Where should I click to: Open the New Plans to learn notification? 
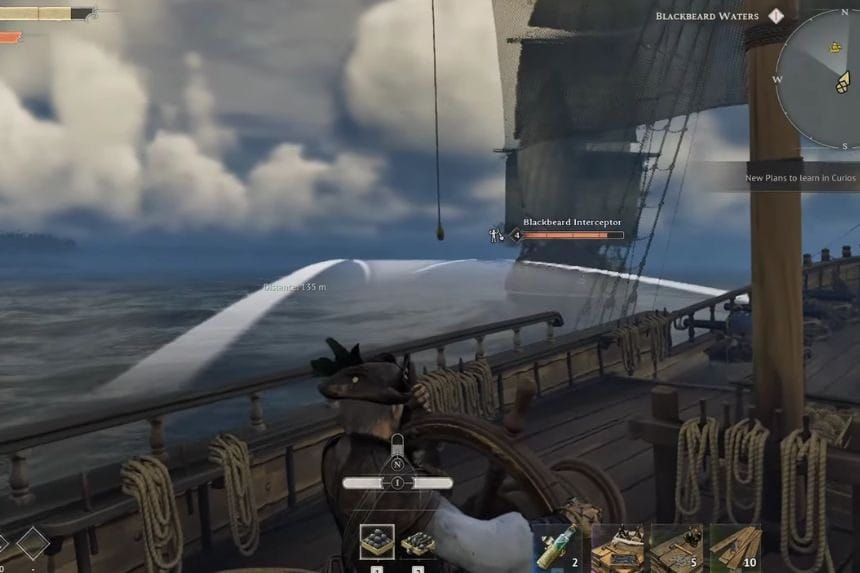[x=800, y=178]
